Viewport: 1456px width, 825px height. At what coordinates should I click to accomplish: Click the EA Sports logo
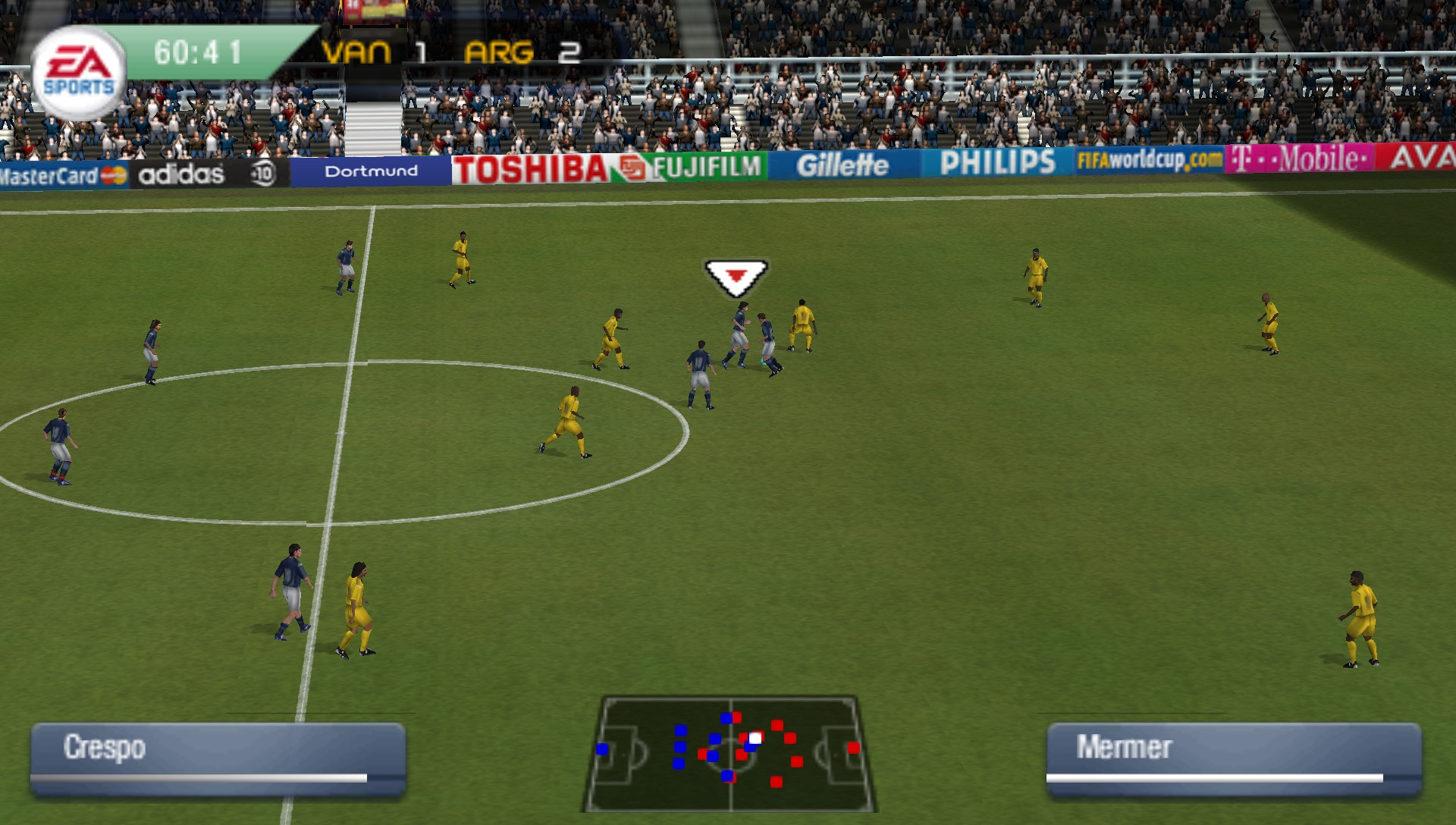[80, 67]
